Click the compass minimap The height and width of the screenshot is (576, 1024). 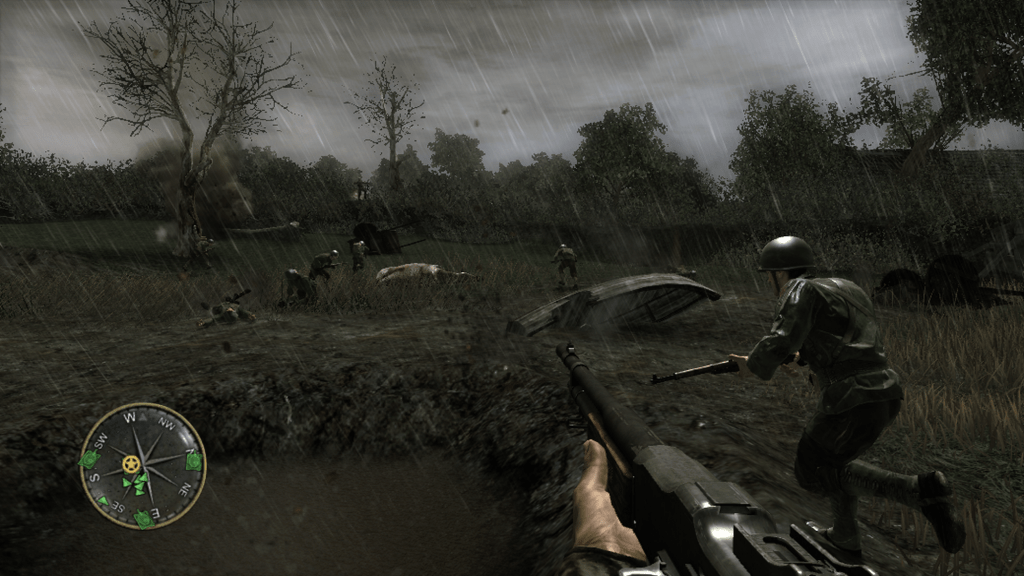click(x=142, y=466)
